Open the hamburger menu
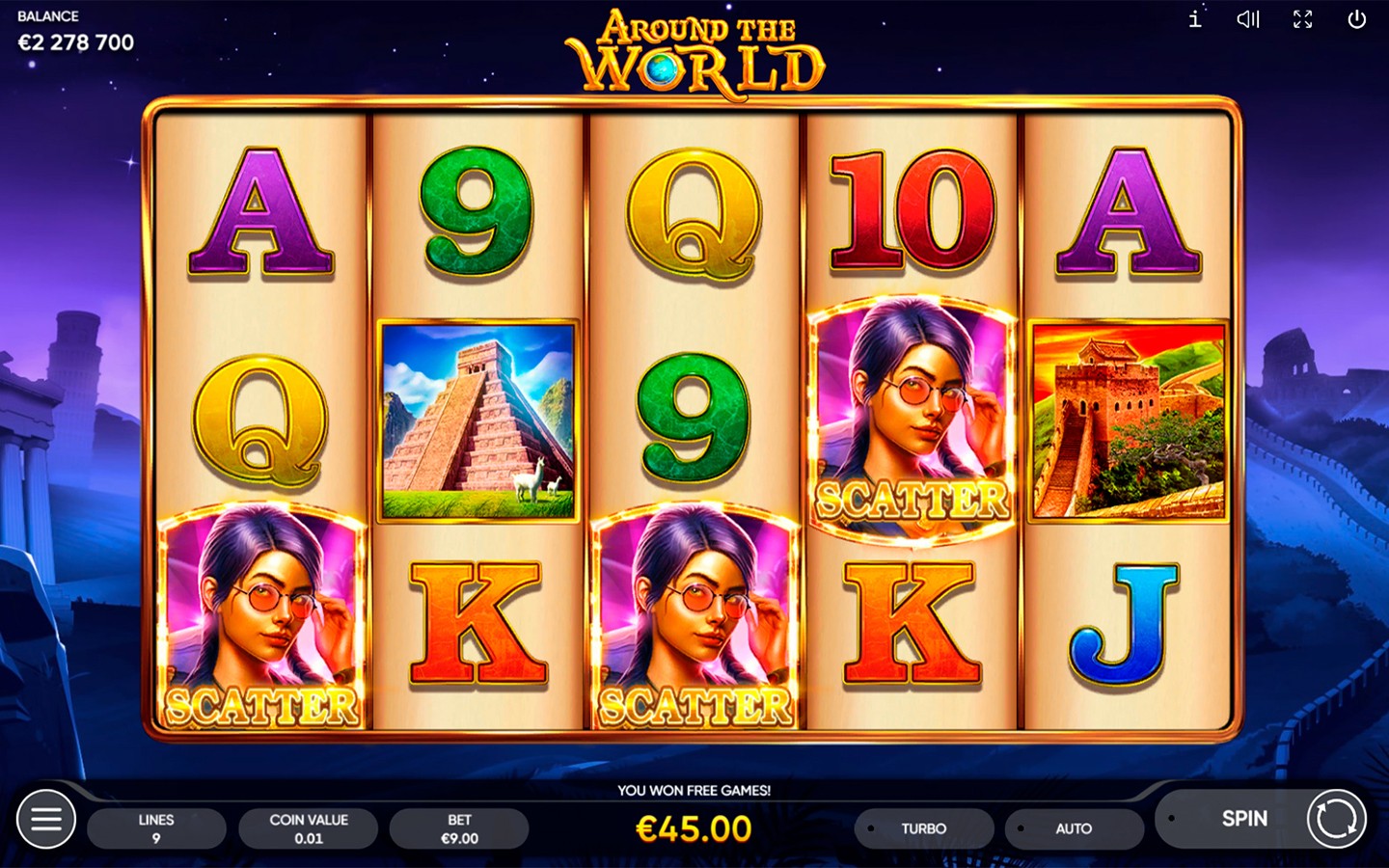This screenshot has width=1389, height=868. [45, 820]
